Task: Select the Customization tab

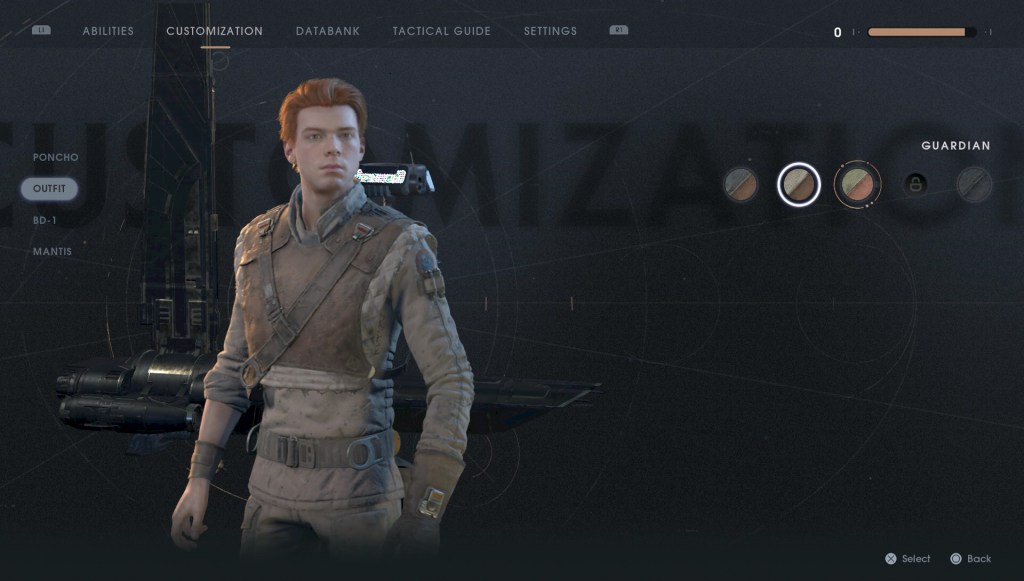Action: (214, 31)
